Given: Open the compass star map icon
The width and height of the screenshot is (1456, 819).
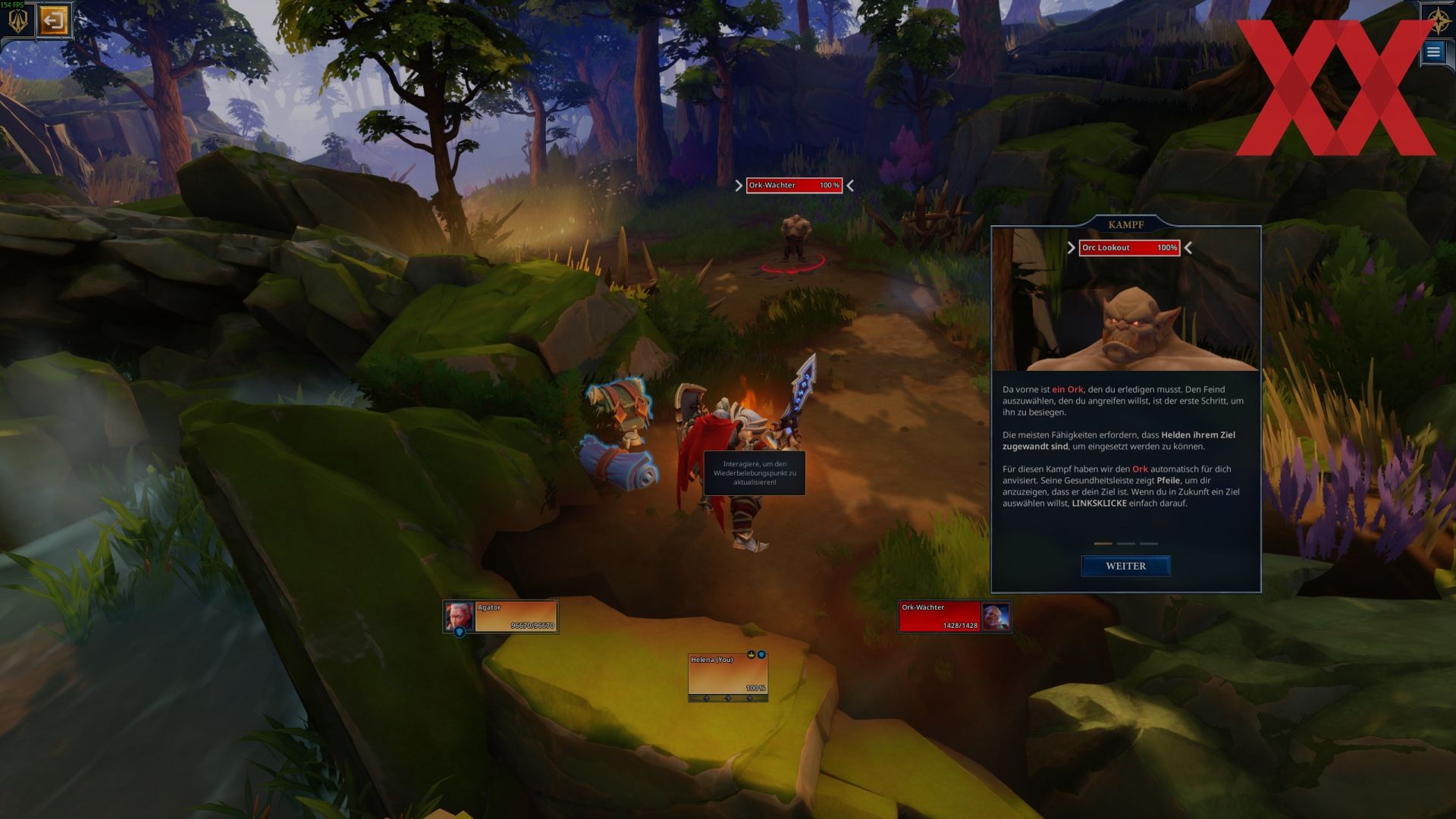Looking at the screenshot, I should pyautogui.click(x=1439, y=20).
